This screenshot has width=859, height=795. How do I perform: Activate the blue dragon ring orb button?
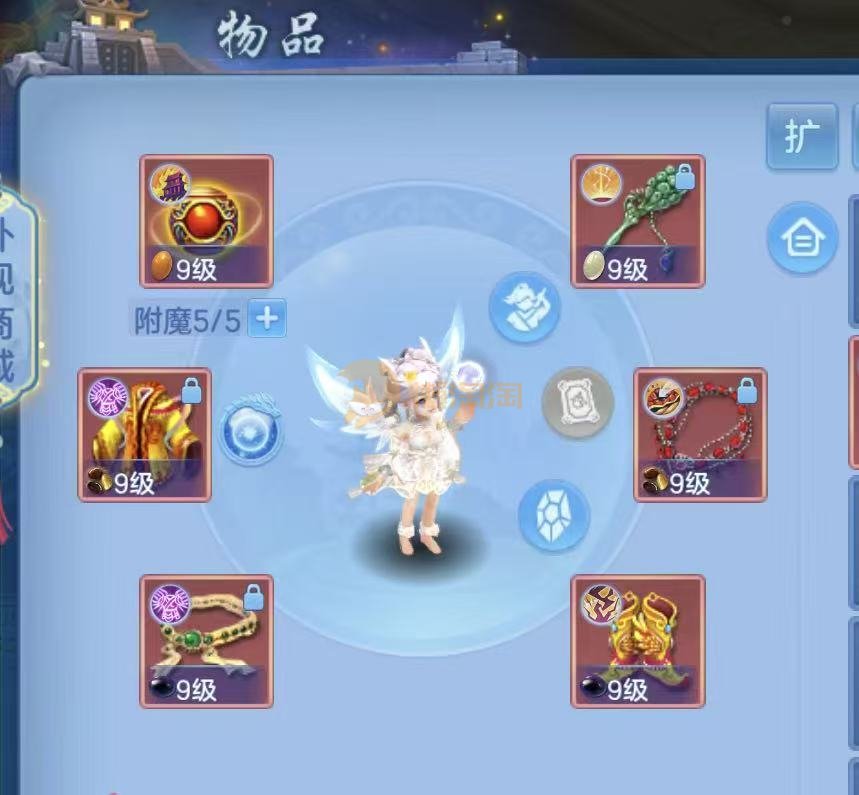point(251,432)
